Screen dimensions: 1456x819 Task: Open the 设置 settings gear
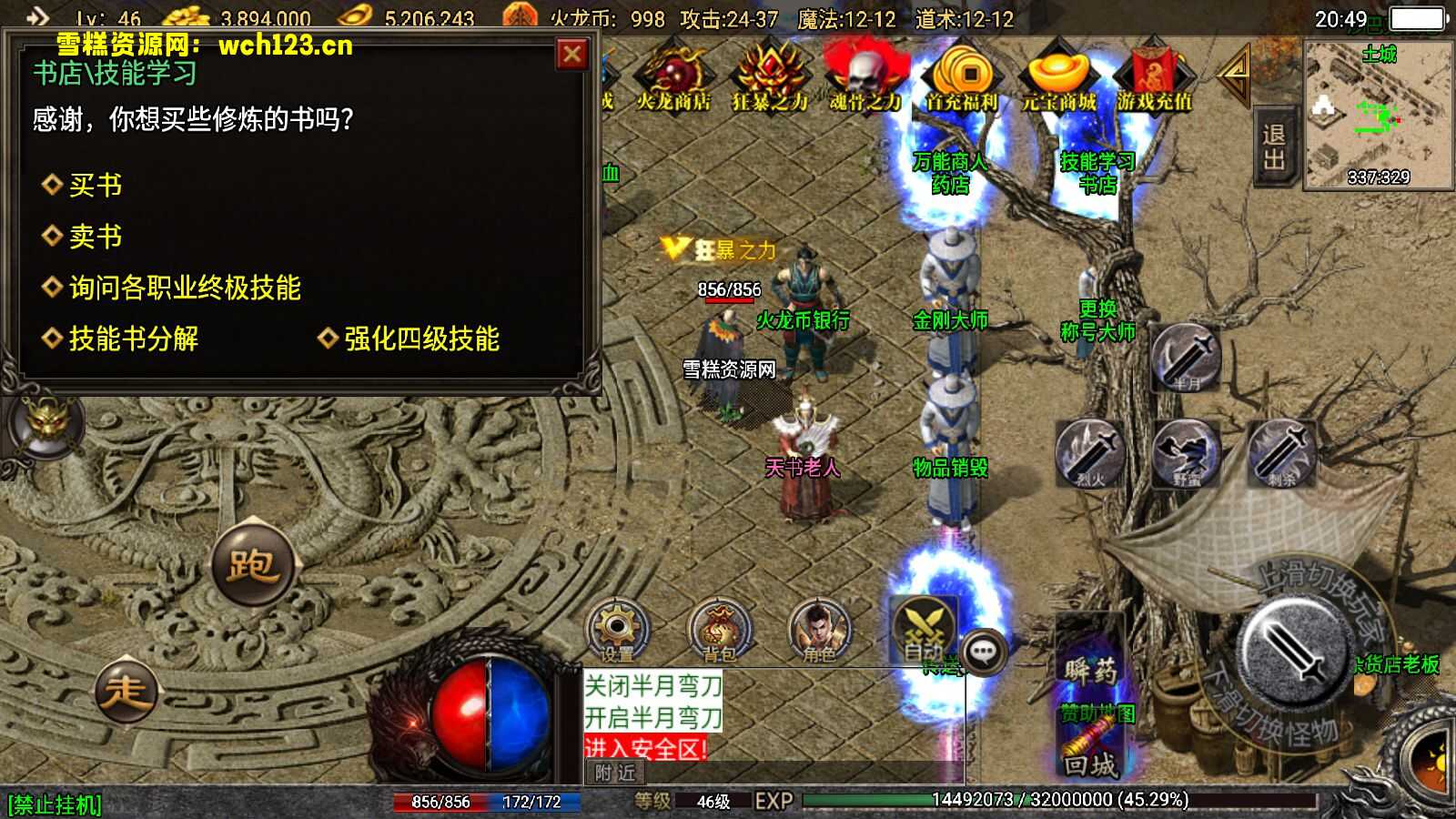click(x=618, y=628)
